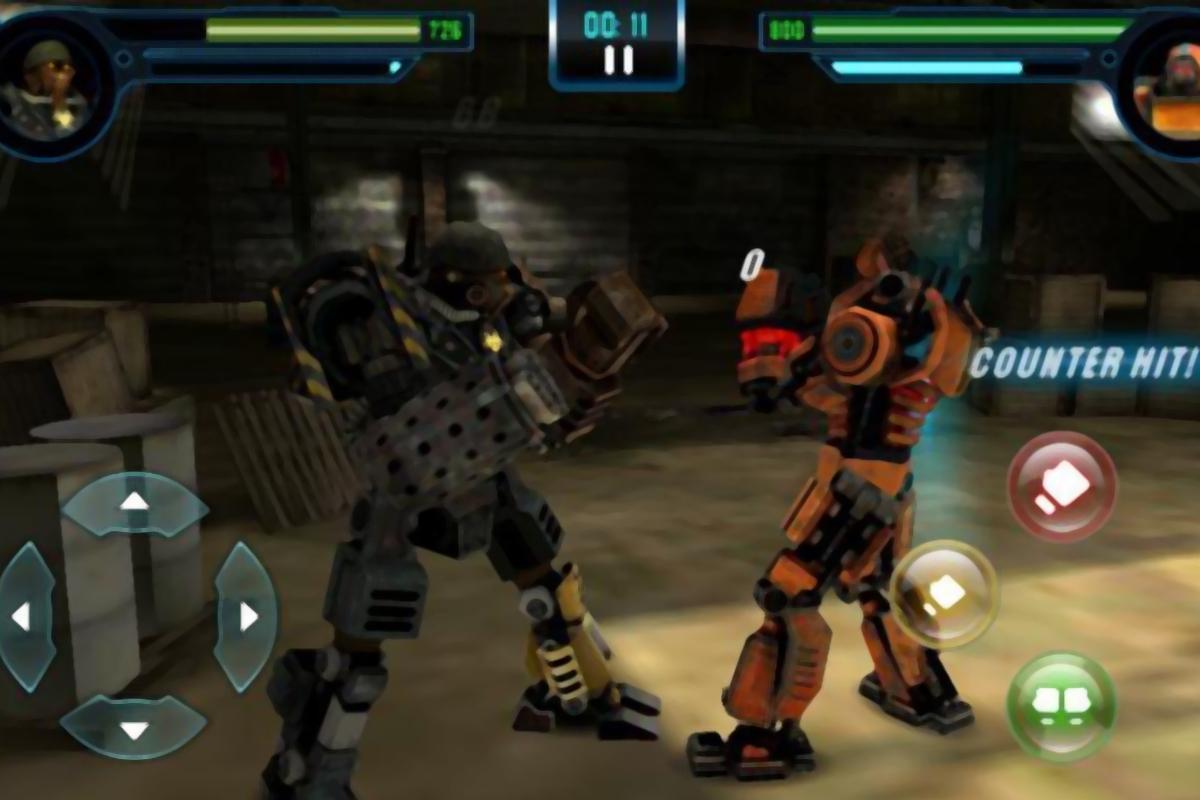The height and width of the screenshot is (800, 1200).
Task: Tap the down arrow on the D-pad
Action: click(x=134, y=727)
